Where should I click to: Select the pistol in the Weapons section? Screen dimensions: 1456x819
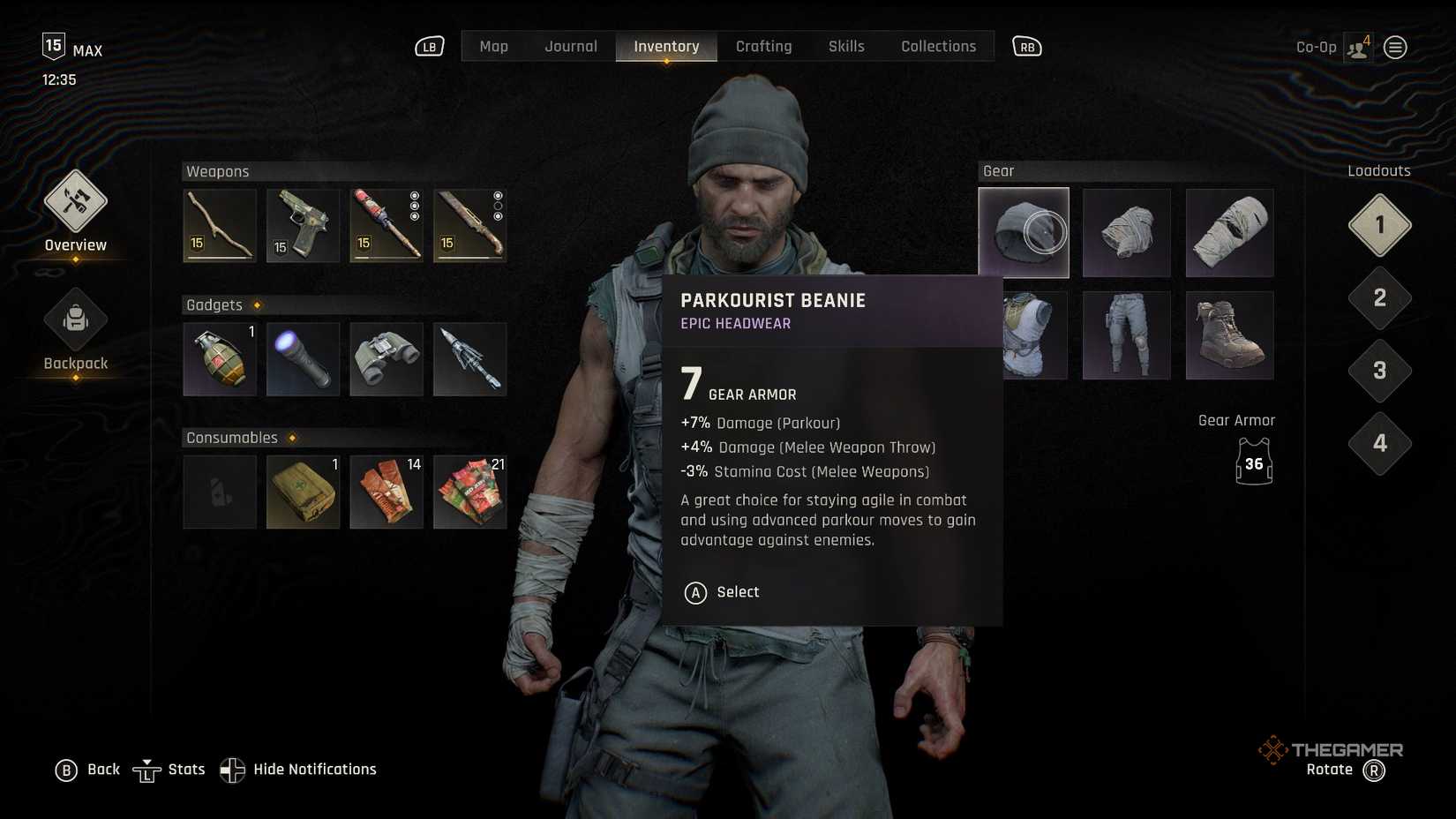coord(303,226)
